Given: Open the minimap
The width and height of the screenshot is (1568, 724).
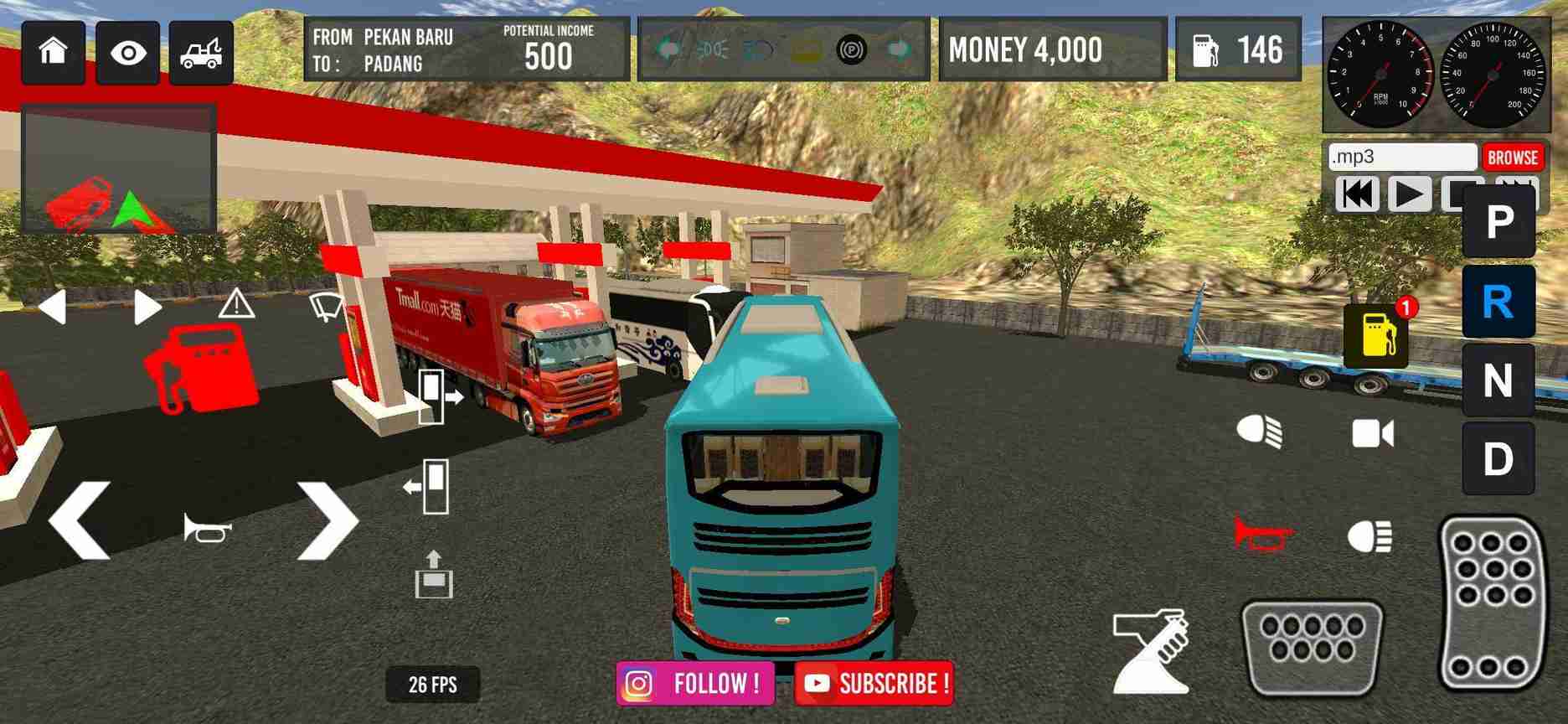Looking at the screenshot, I should [119, 169].
